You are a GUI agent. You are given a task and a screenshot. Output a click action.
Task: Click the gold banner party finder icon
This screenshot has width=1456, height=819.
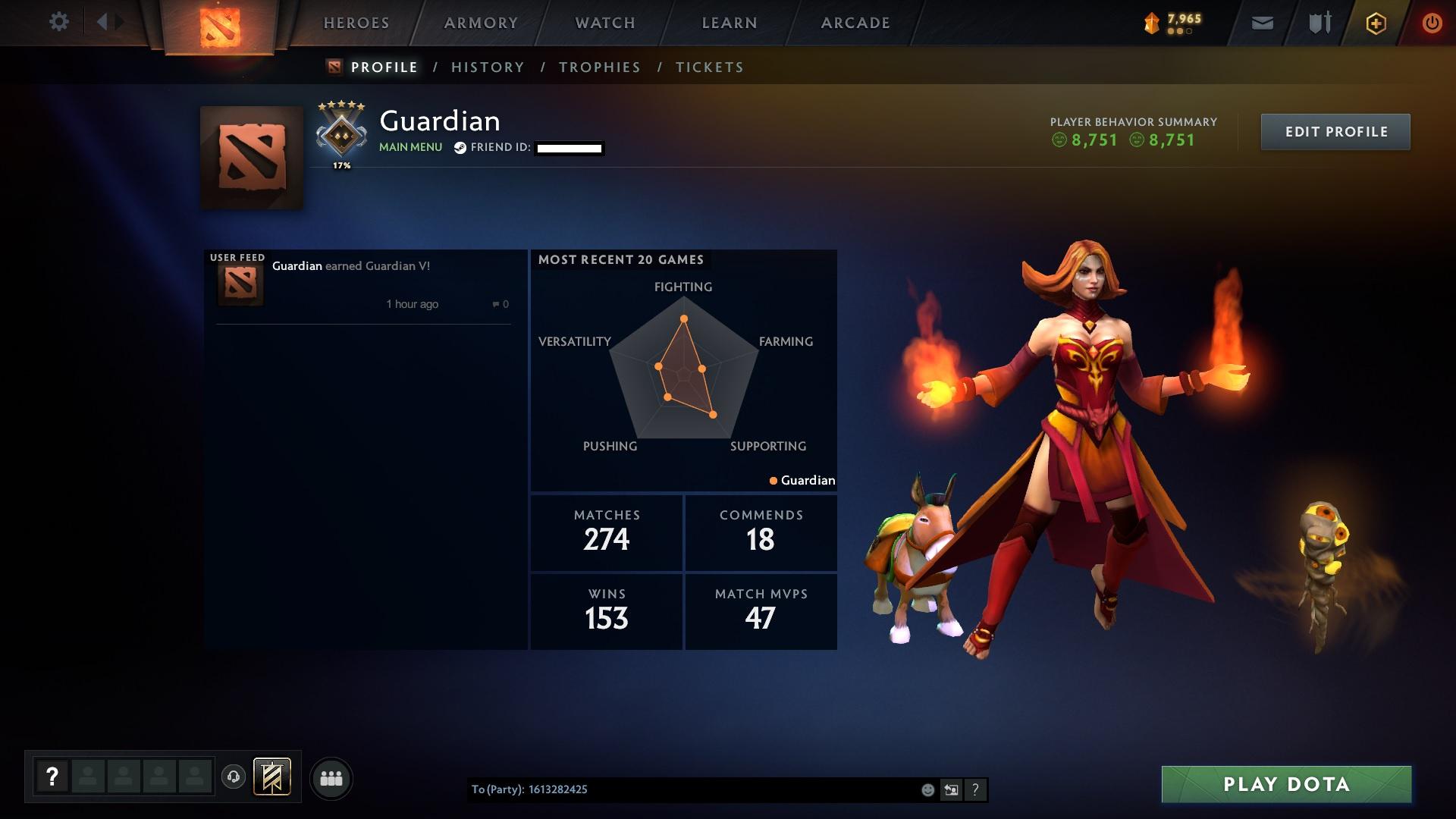point(272,777)
